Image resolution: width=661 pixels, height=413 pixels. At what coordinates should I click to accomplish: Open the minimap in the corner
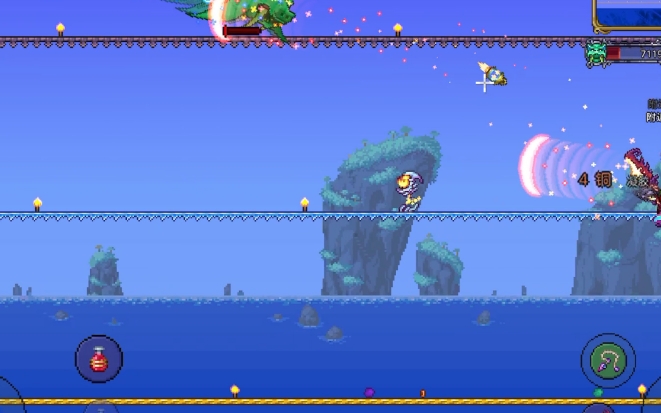point(629,14)
